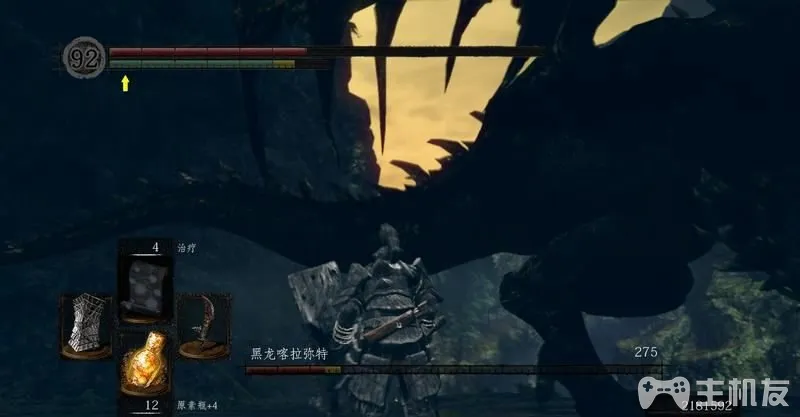
Task: Click the soul level 92 emblem
Action: (82, 56)
